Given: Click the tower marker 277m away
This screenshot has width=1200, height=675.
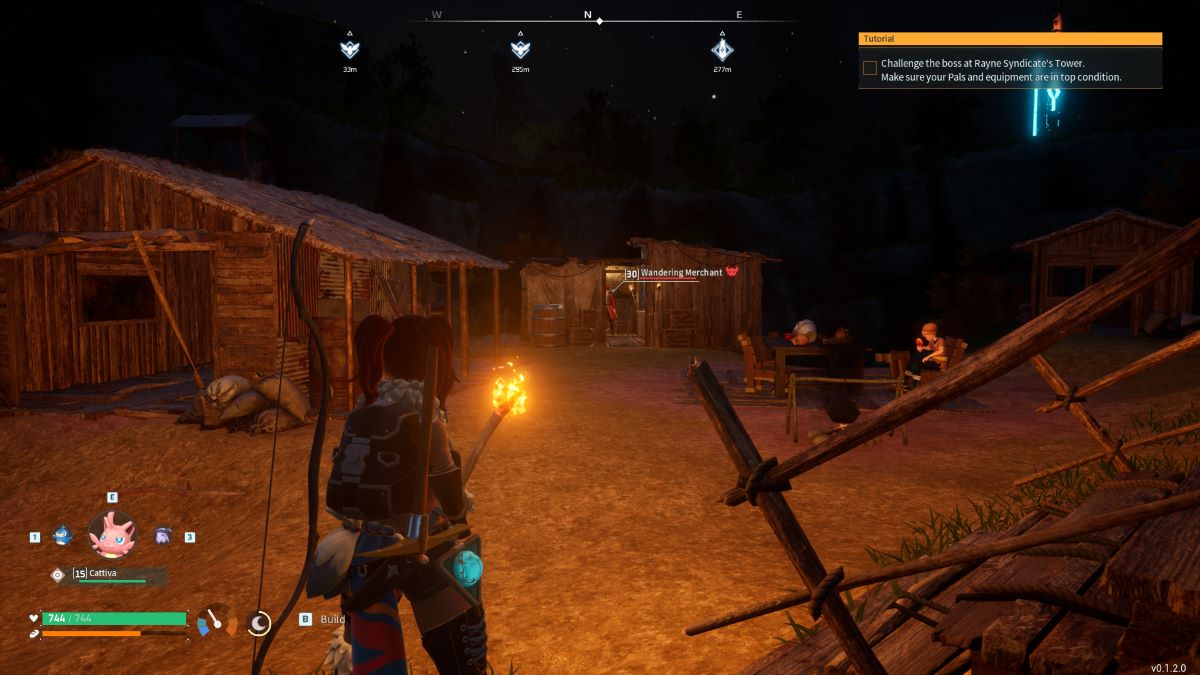Looking at the screenshot, I should [723, 48].
